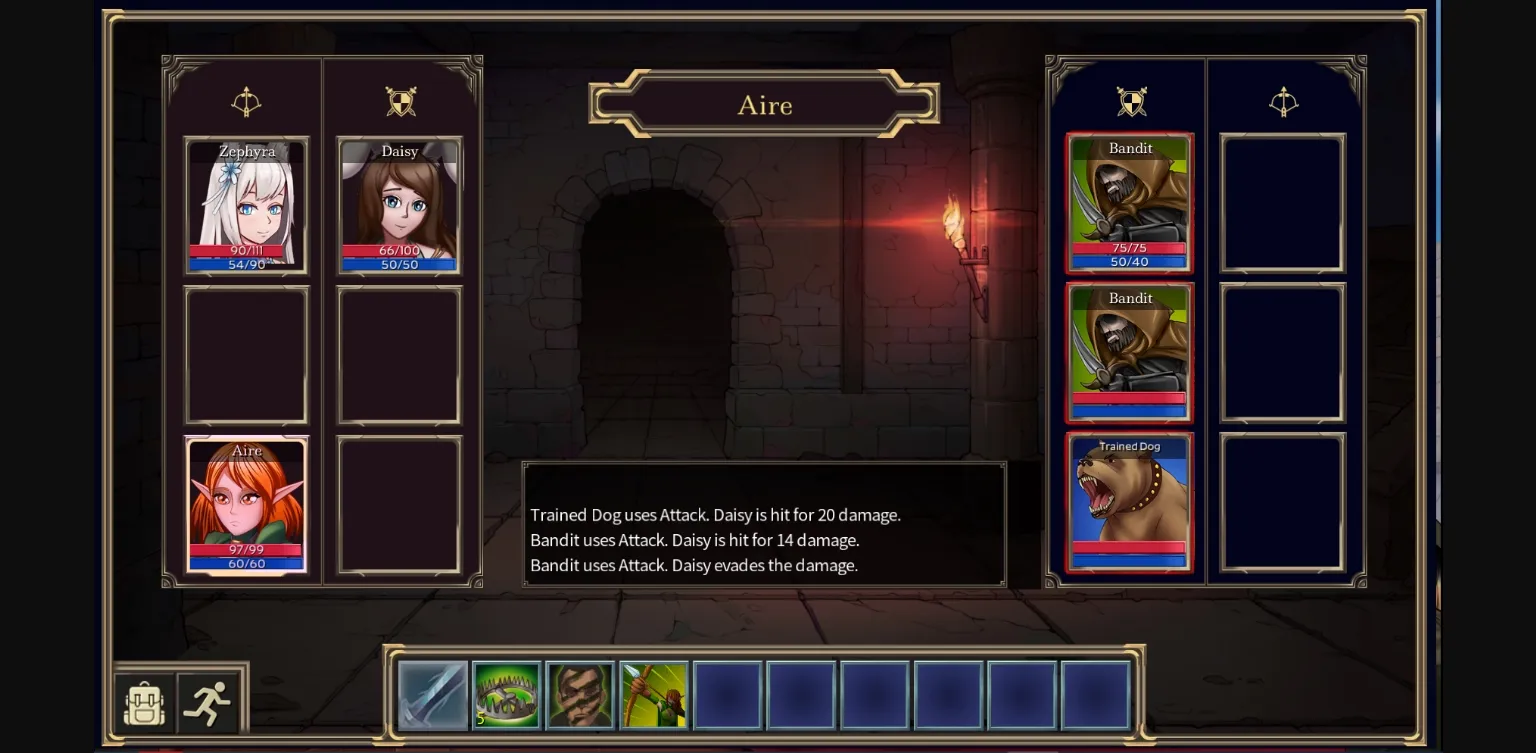The height and width of the screenshot is (753, 1536).
Task: Click the Aire name banner
Action: [x=764, y=105]
